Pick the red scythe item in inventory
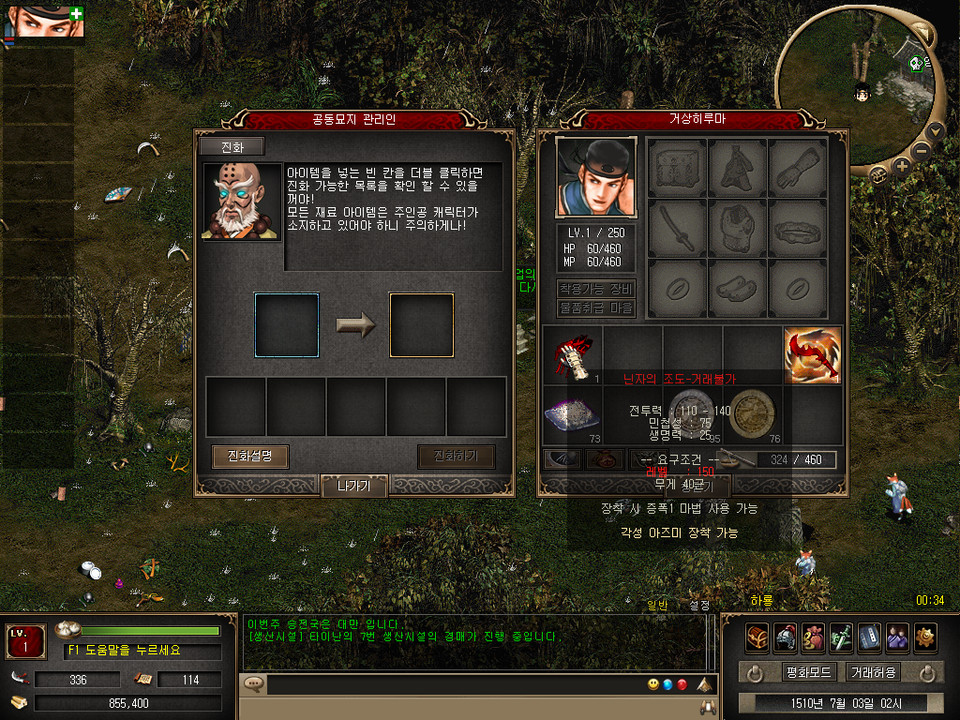 click(812, 356)
